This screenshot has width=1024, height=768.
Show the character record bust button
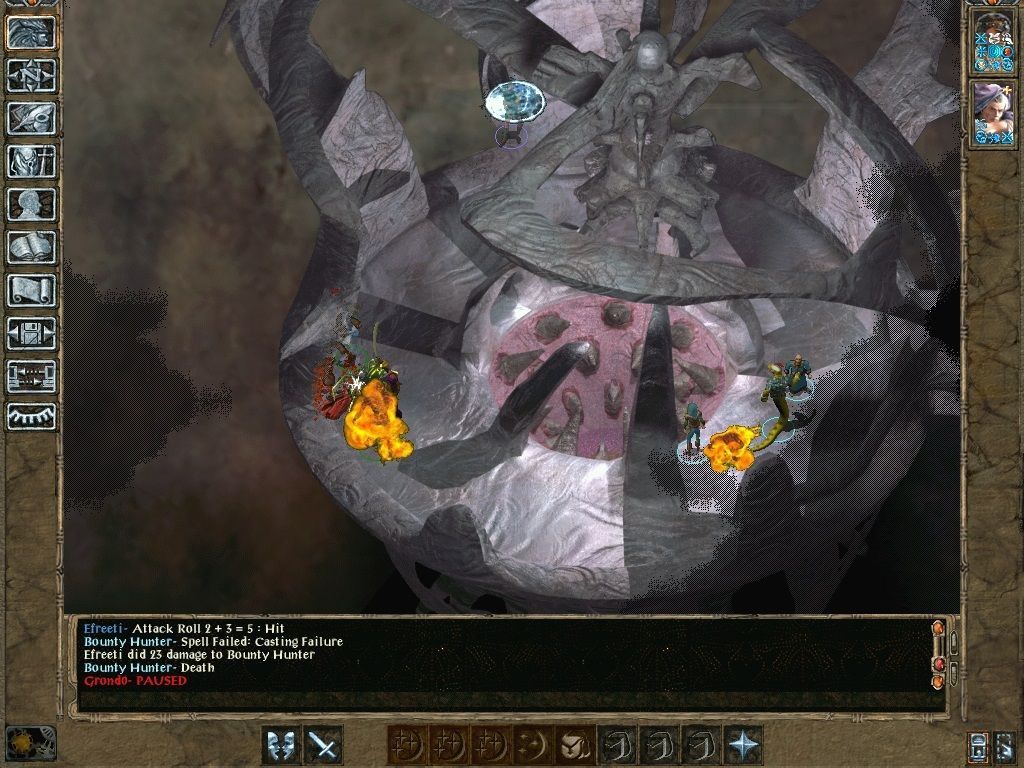(32, 204)
